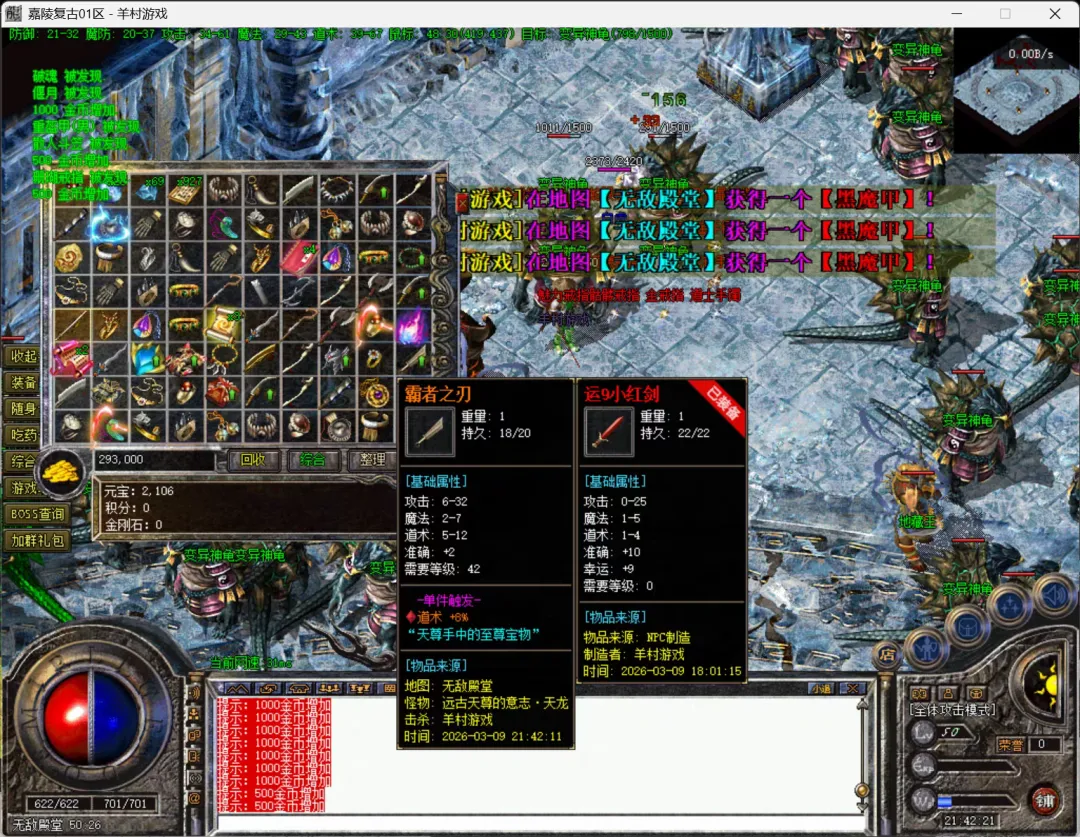Show the character figure panel
Screen dimensions: 1080x837
[x=926, y=648]
